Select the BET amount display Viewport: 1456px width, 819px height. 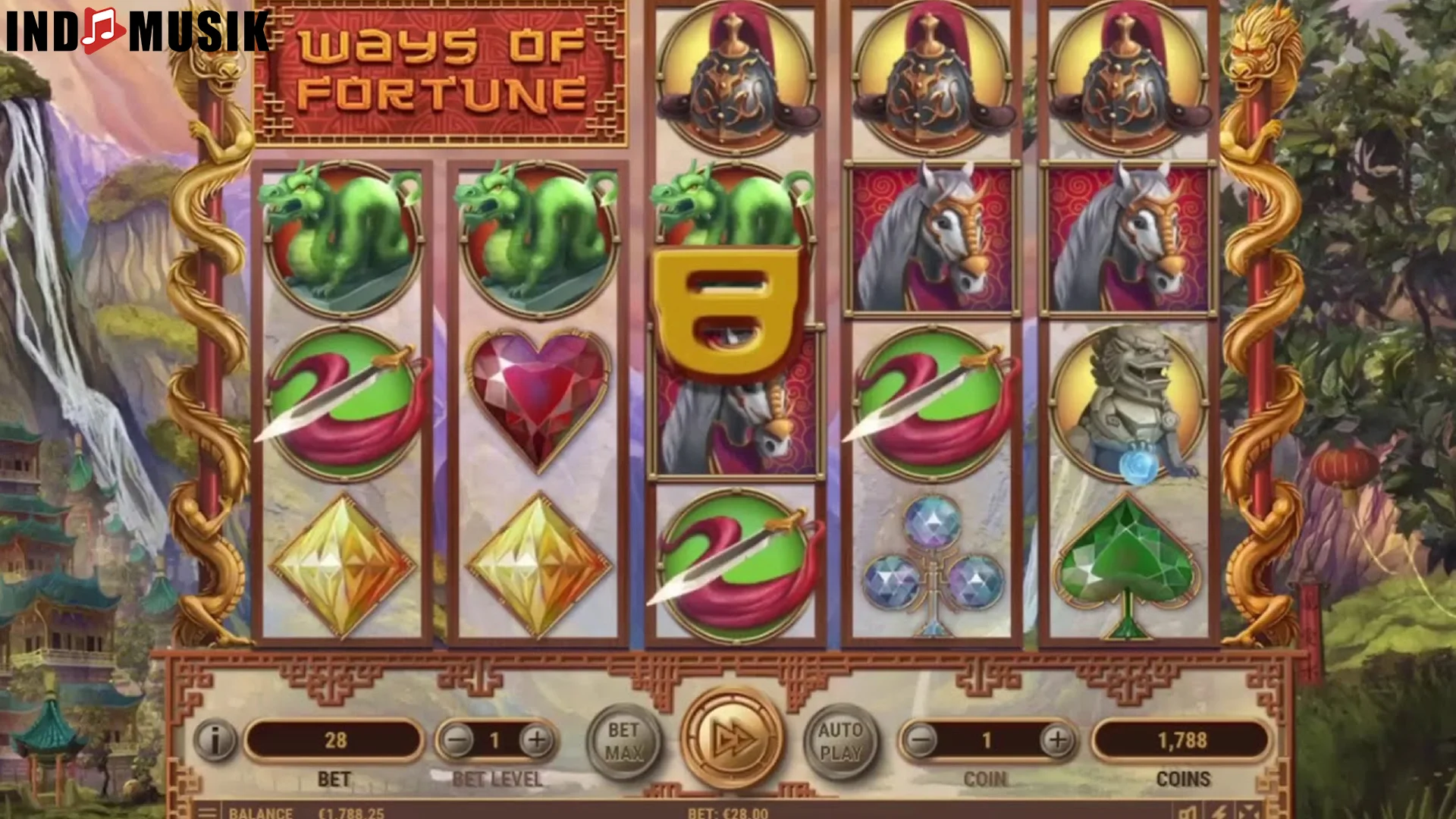coord(334,742)
